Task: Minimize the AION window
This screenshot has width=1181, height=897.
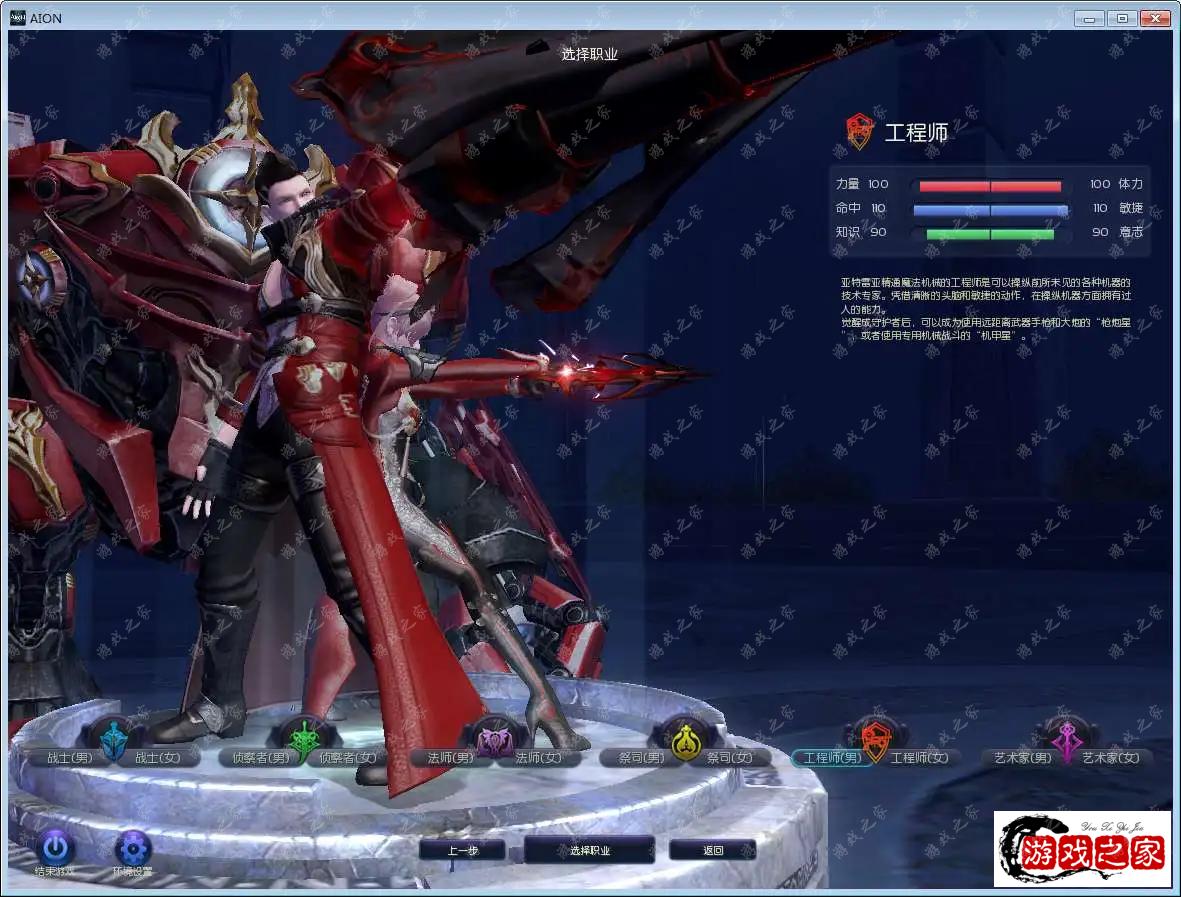Action: 1089,18
